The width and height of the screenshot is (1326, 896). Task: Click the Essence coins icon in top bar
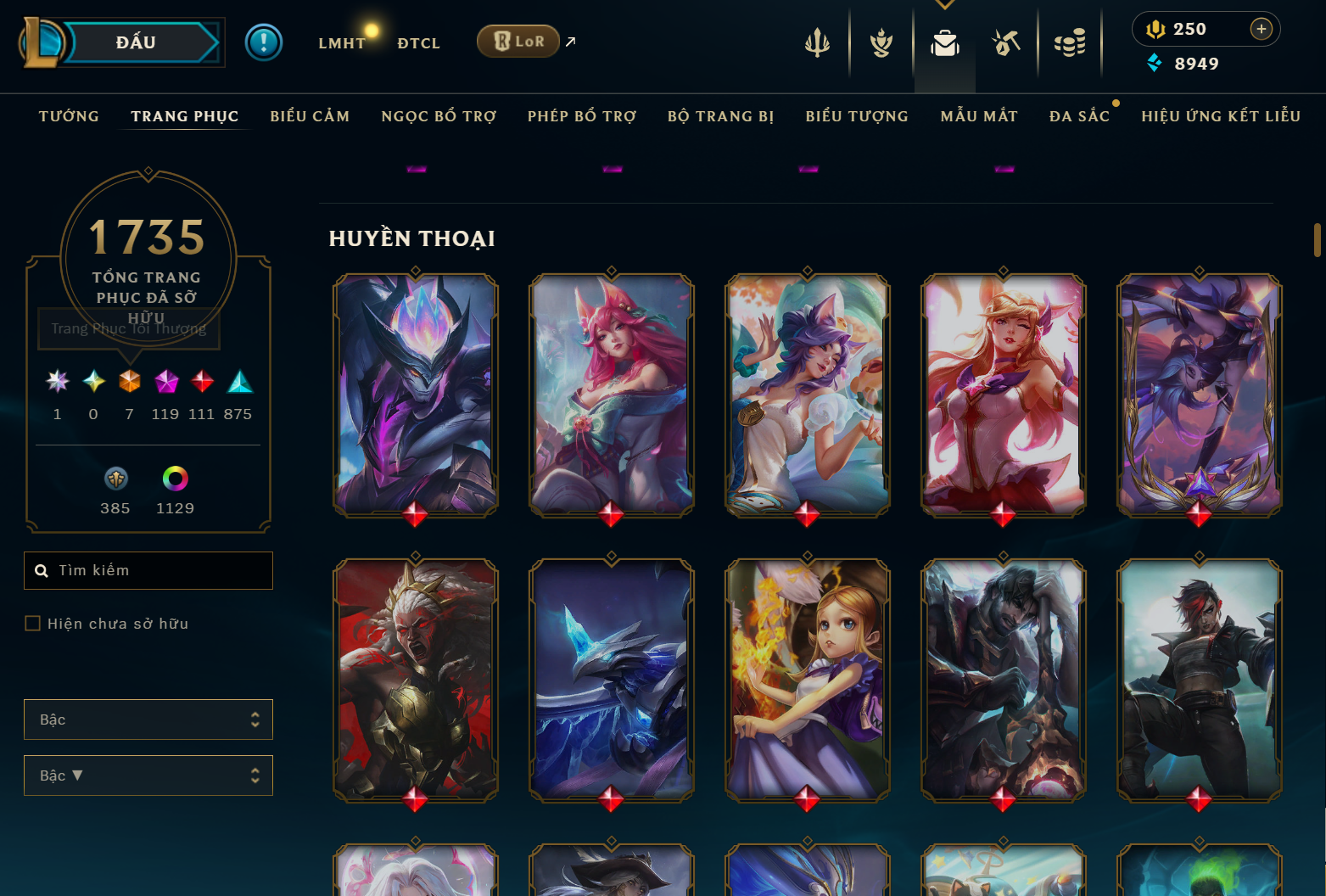(x=1070, y=42)
